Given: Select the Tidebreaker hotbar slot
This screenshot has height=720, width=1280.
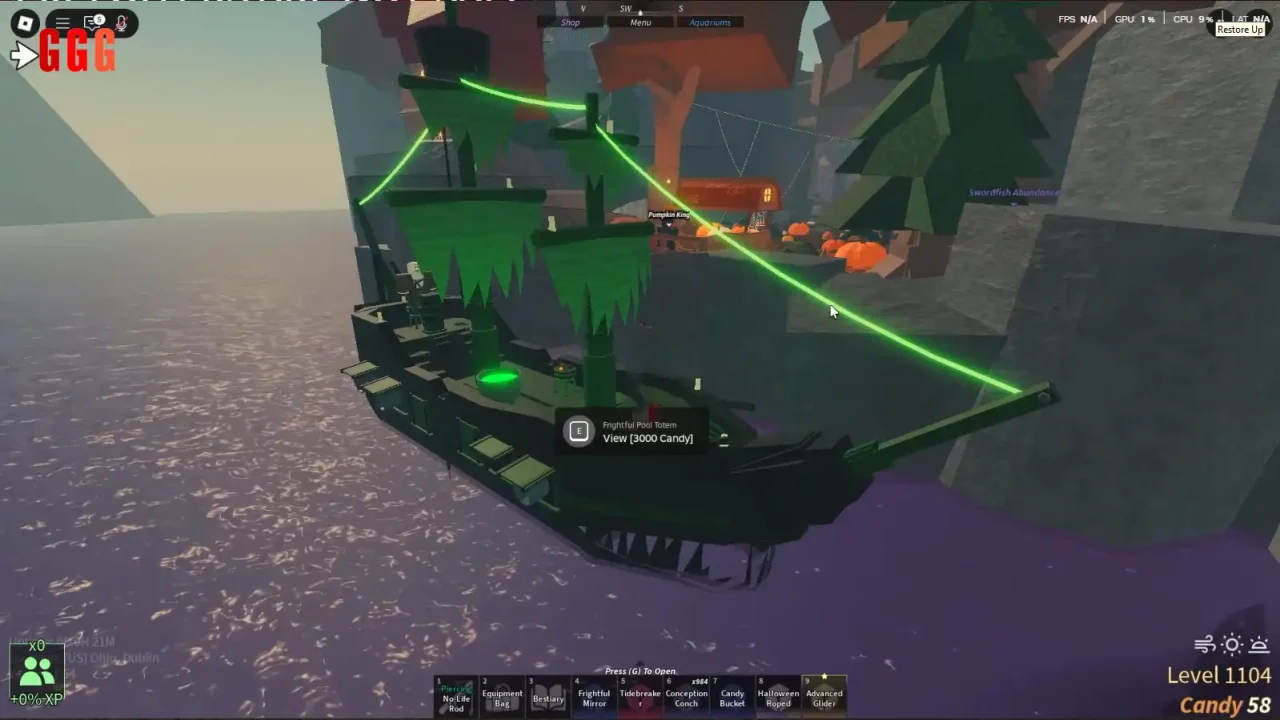Looking at the screenshot, I should 640,696.
